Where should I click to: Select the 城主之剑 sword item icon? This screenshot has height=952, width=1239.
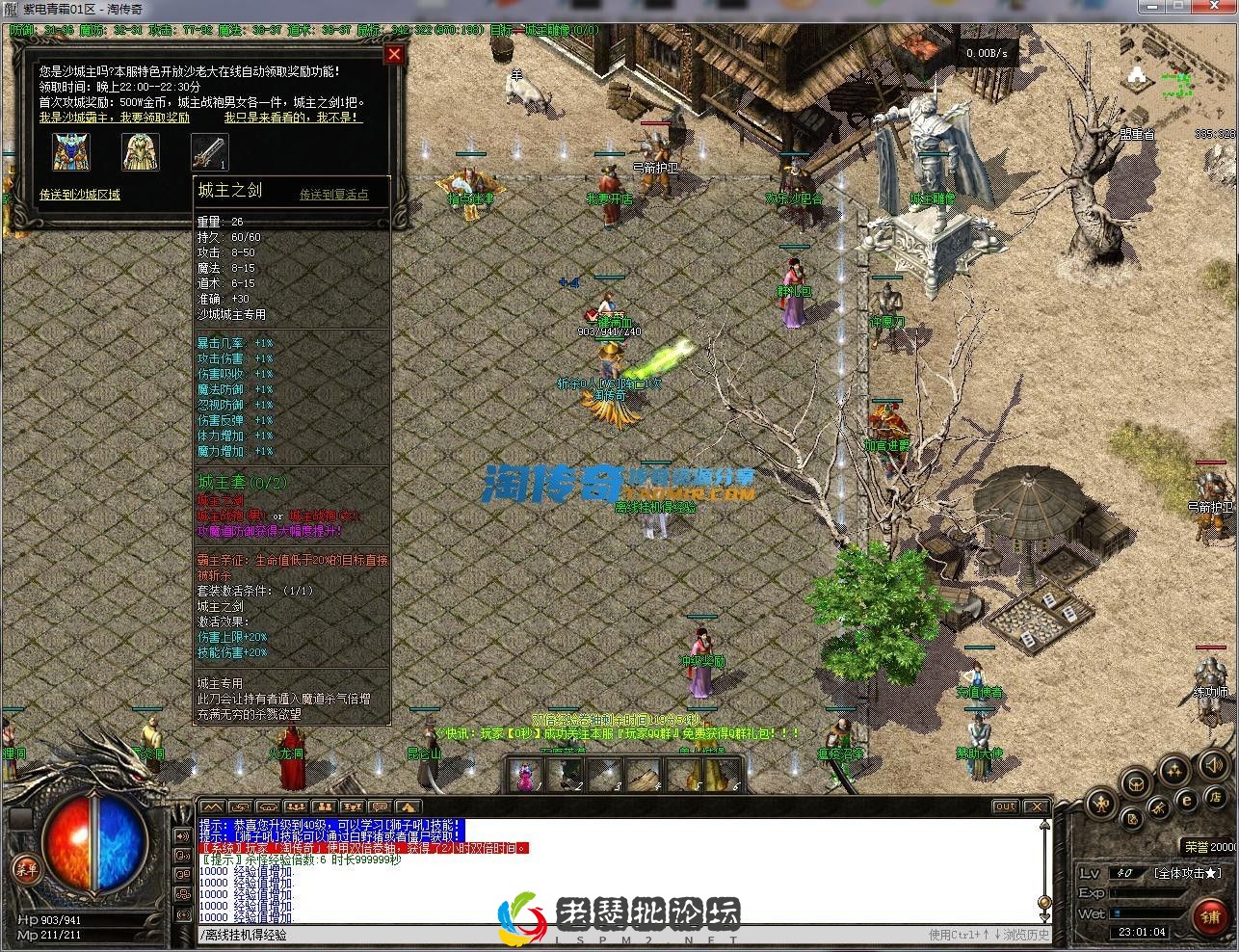coord(208,150)
